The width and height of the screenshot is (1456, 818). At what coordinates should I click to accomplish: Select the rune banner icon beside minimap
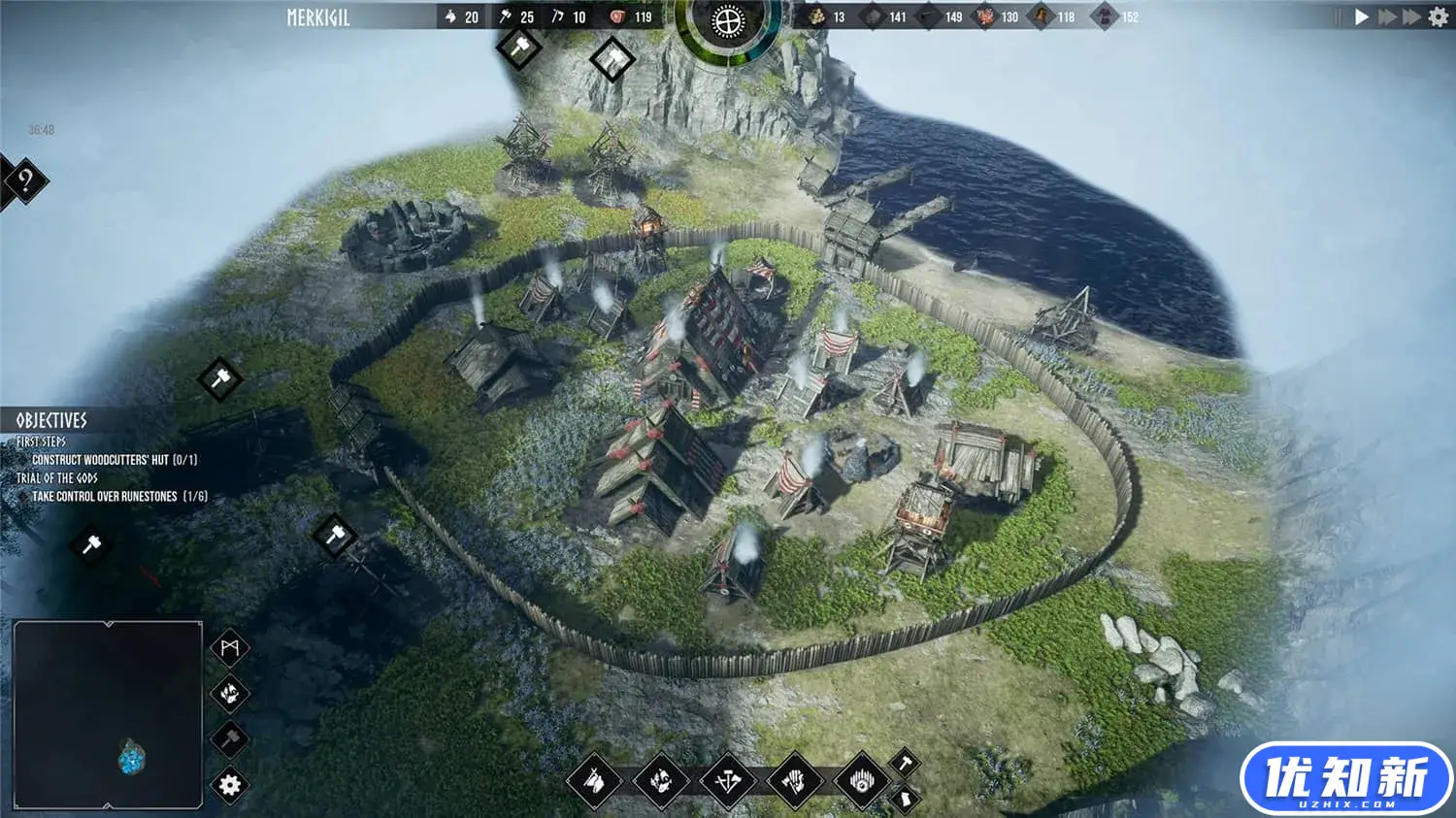tap(230, 648)
